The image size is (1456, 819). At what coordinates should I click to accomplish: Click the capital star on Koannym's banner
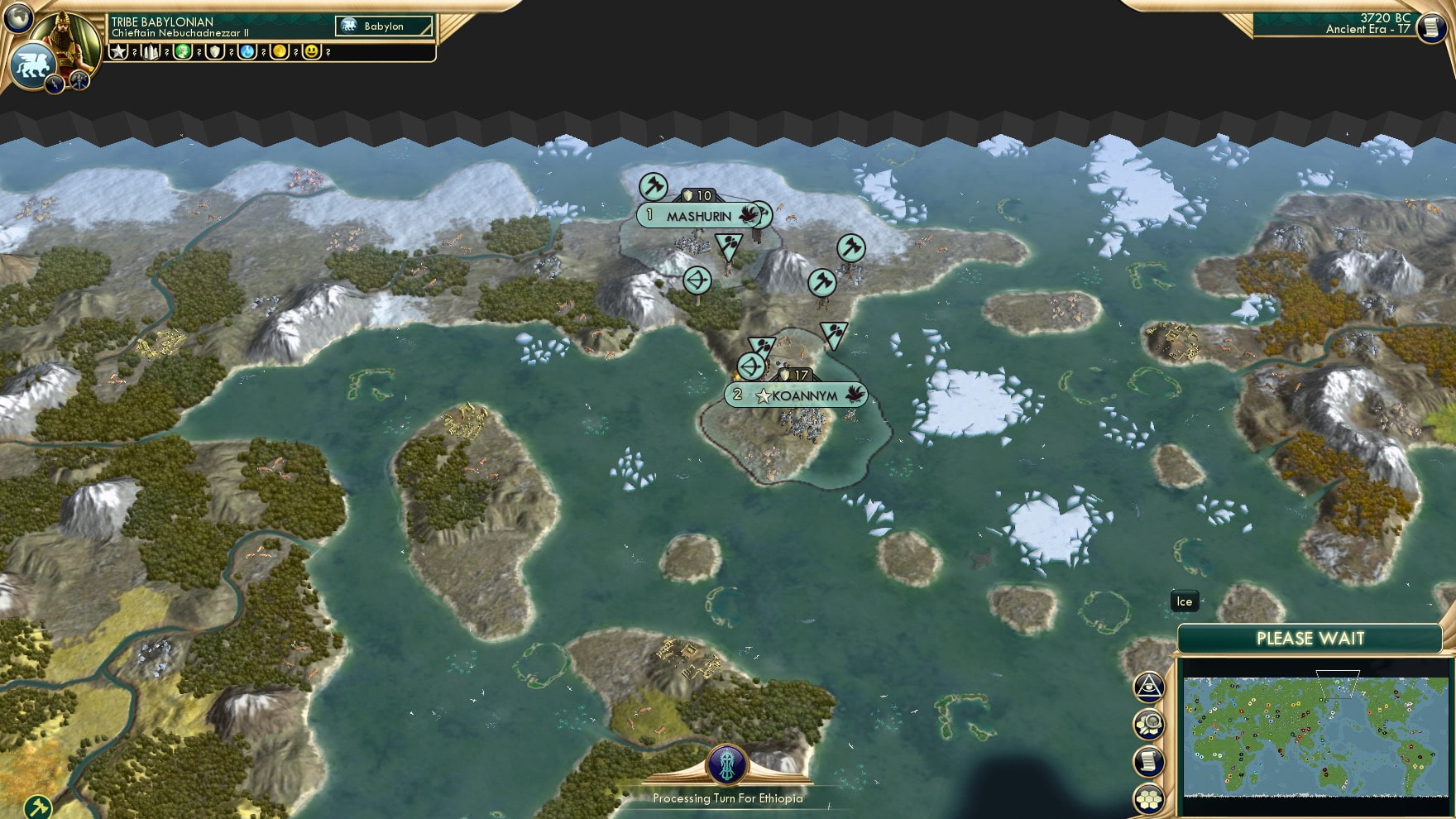click(764, 394)
